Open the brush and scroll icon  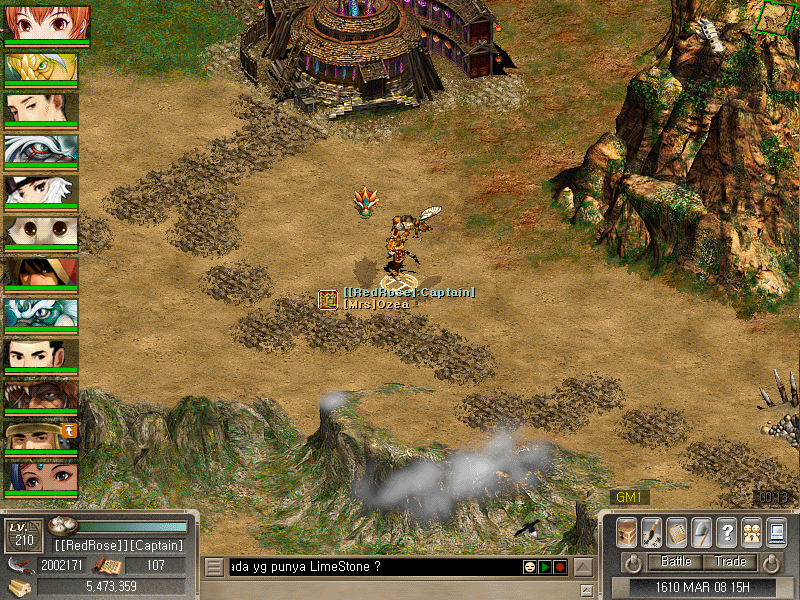coord(651,531)
